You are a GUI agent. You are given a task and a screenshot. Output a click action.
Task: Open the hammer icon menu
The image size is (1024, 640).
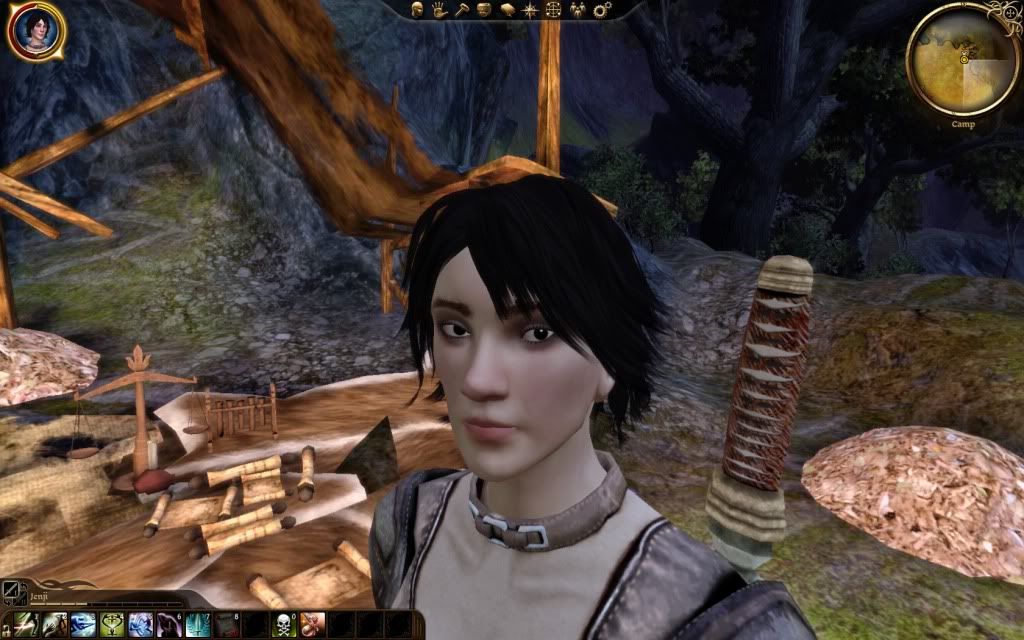pos(463,10)
